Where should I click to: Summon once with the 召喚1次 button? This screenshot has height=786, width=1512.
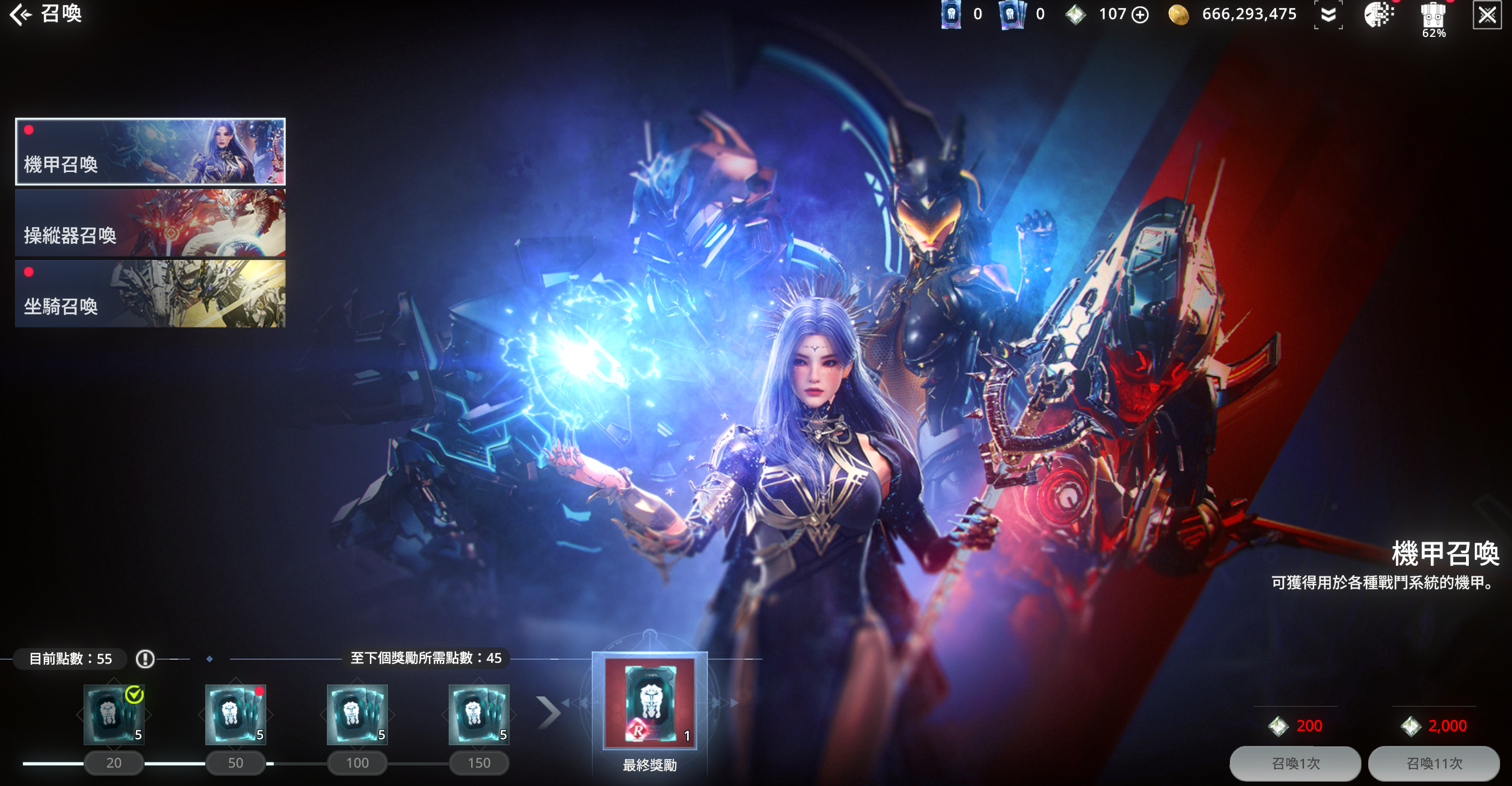click(1295, 763)
